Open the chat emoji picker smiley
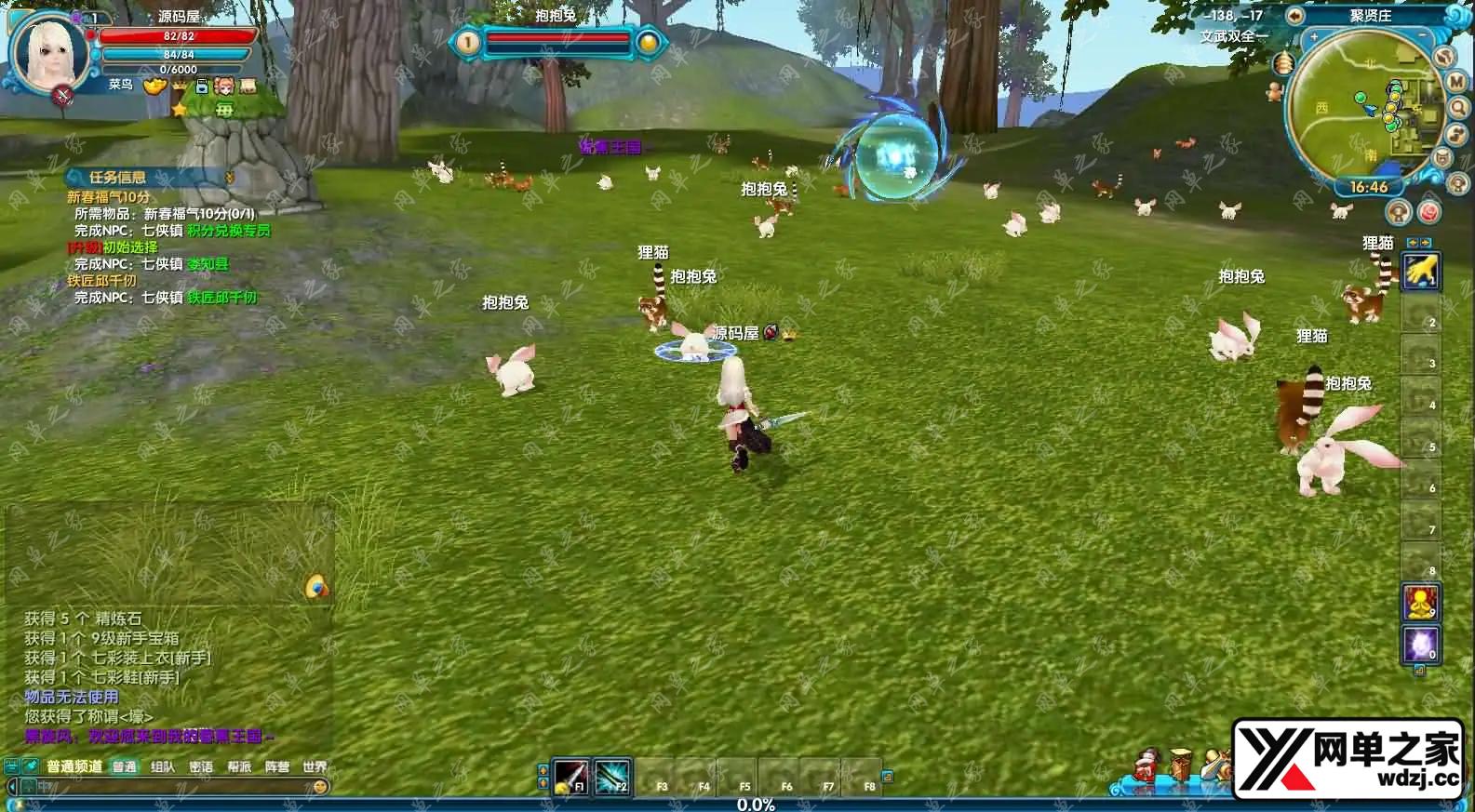 coord(320,787)
